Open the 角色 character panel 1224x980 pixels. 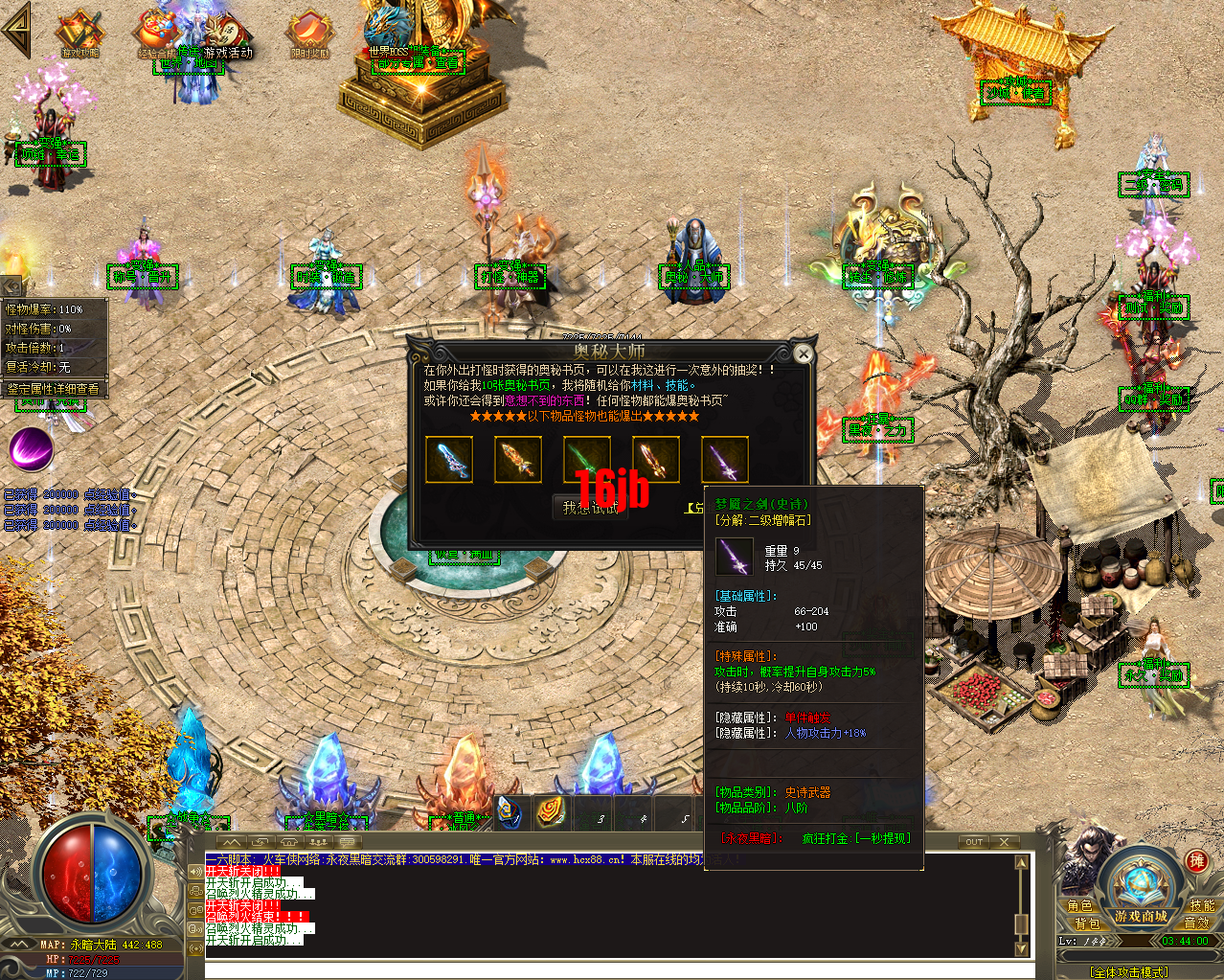click(x=1079, y=905)
